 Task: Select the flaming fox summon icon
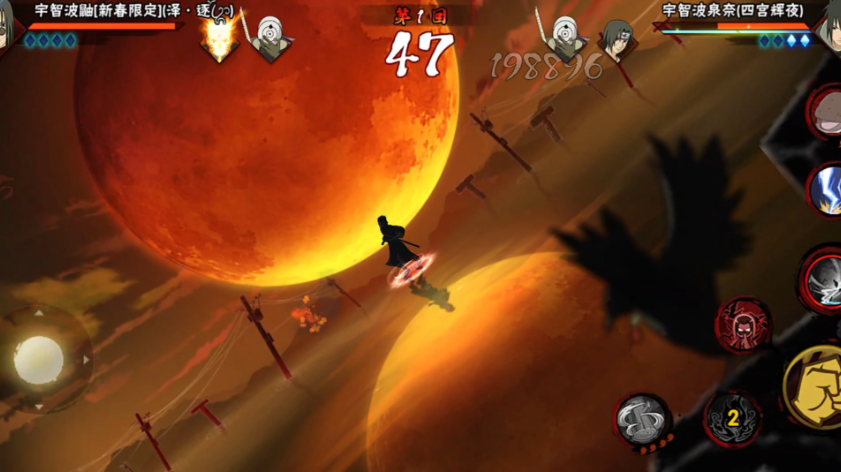point(218,40)
